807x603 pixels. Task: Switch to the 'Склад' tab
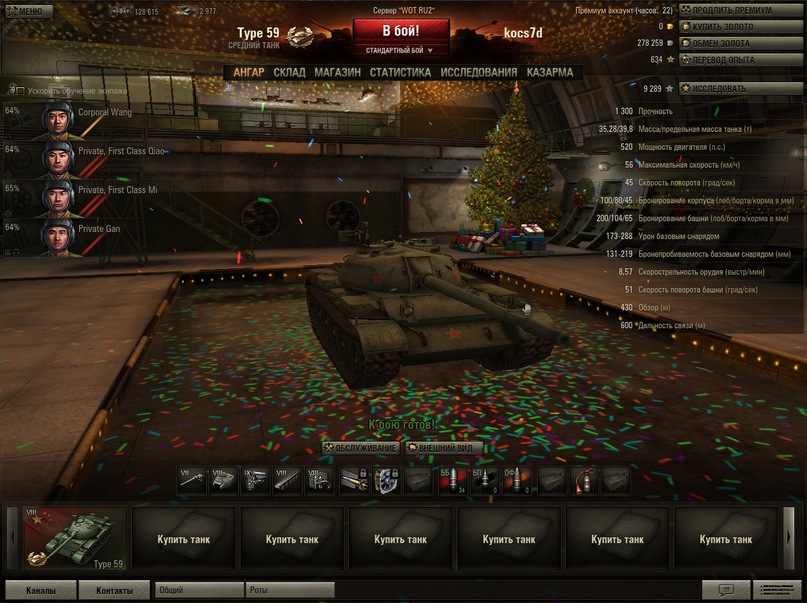(289, 72)
